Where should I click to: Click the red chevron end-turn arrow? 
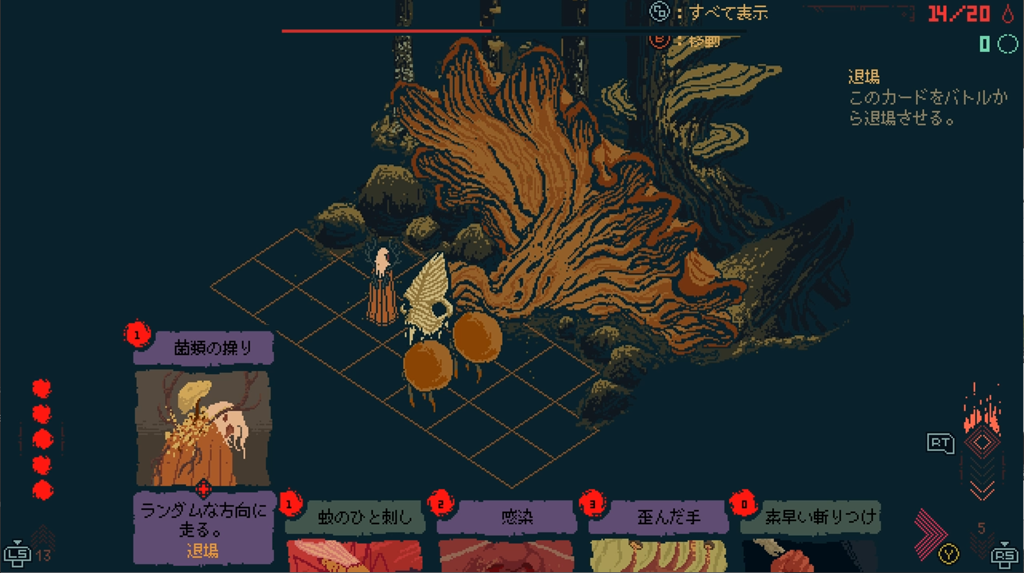929,531
